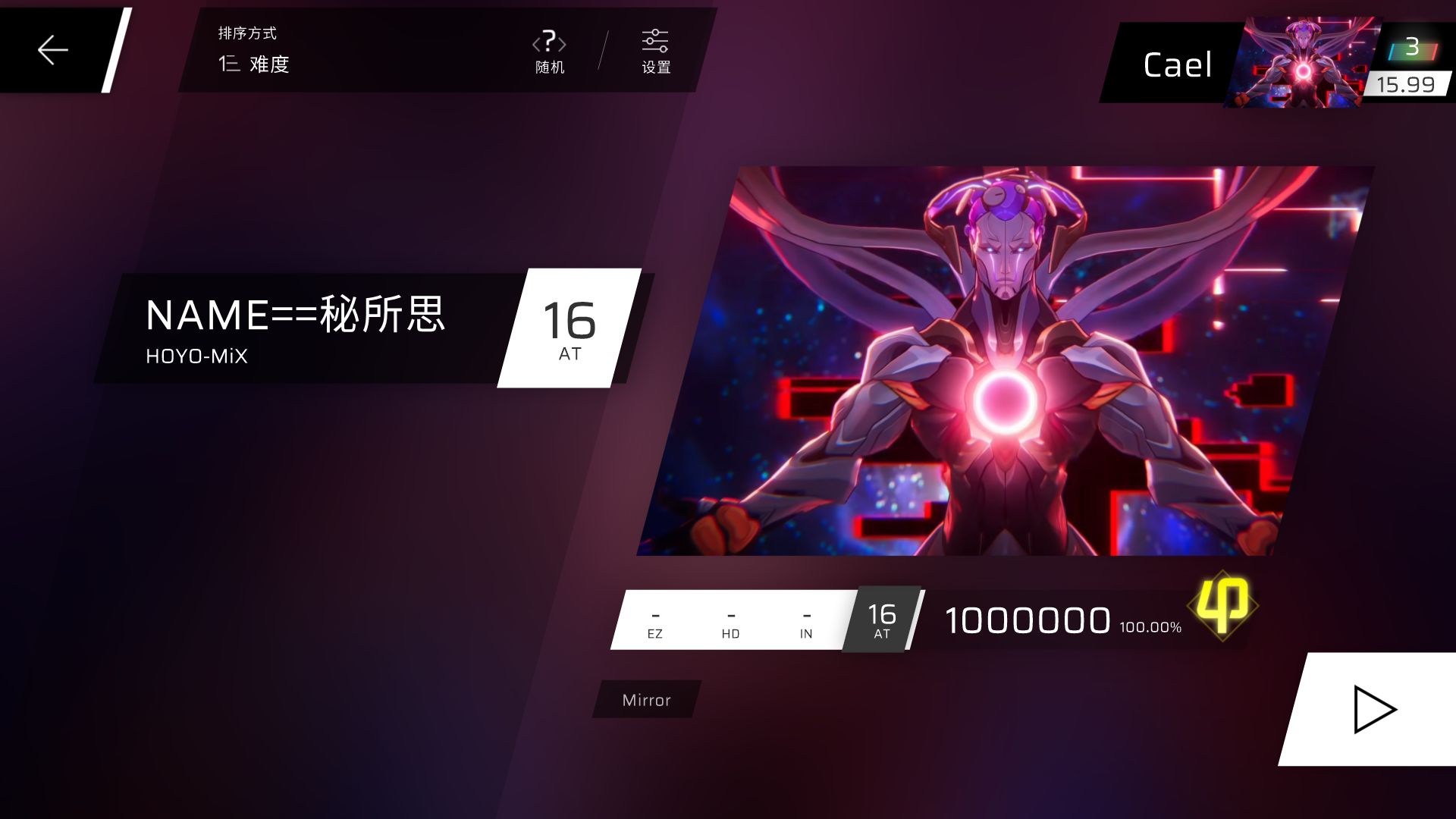The height and width of the screenshot is (819, 1456).
Task: Switch off current sort by tapping 难度
Action: (269, 65)
